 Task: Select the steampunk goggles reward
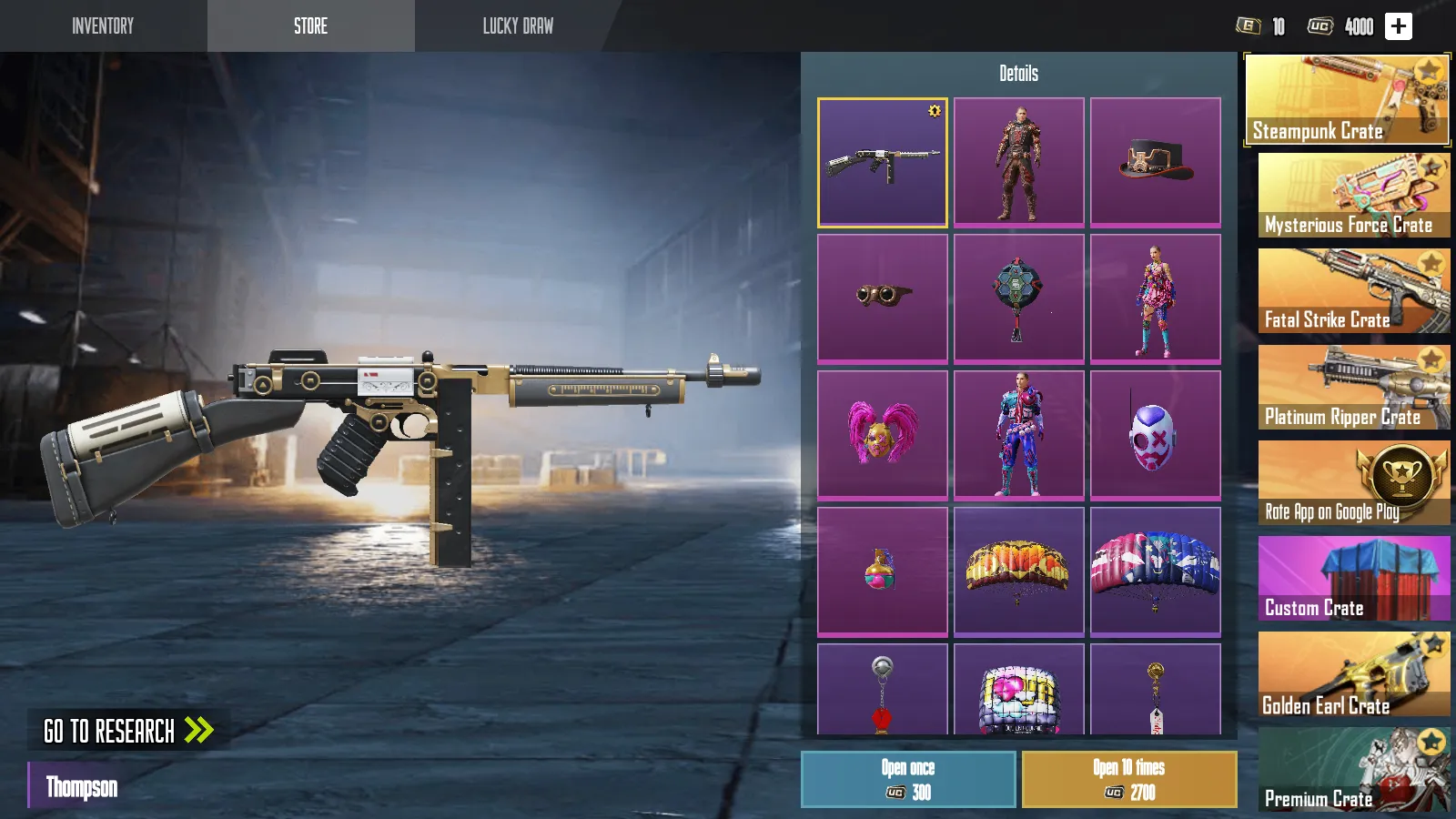pos(882,298)
